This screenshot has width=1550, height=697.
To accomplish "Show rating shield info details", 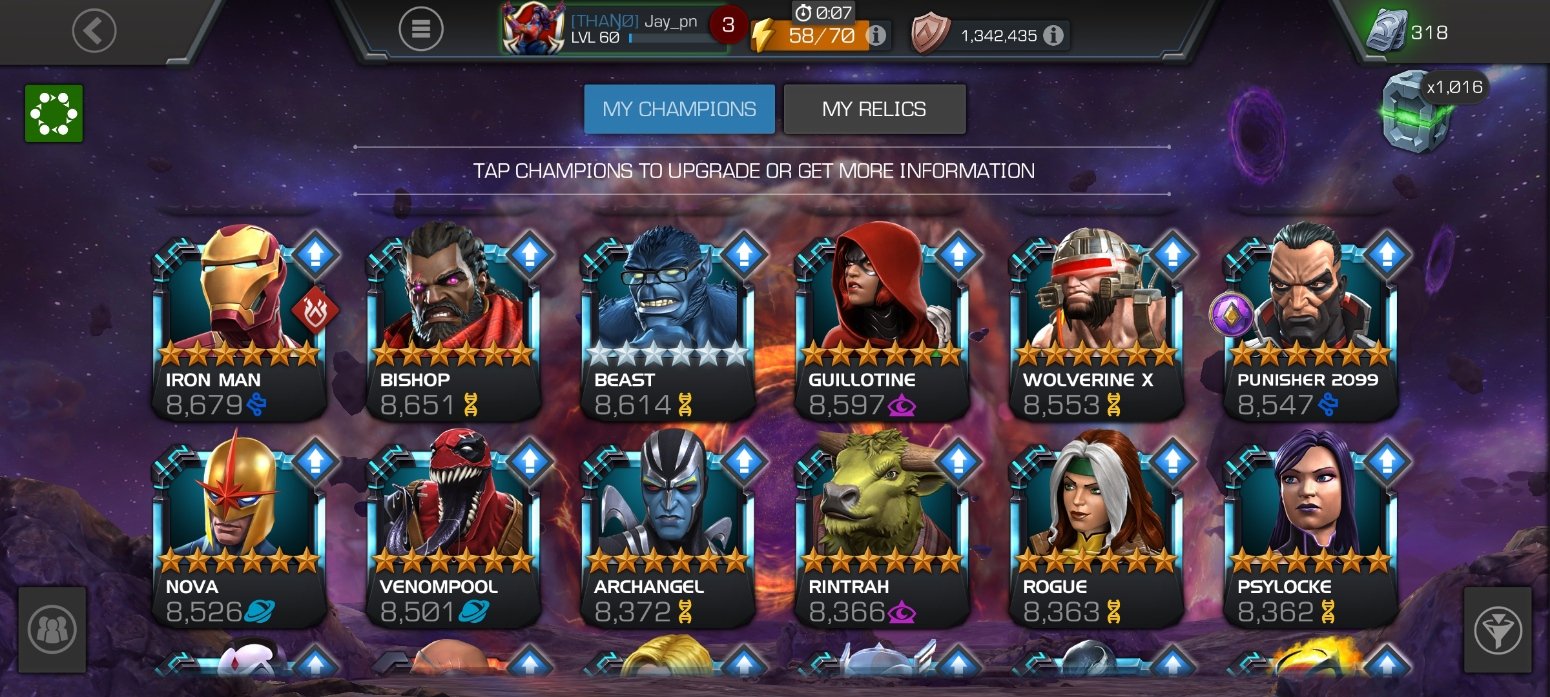I will tap(1053, 36).
